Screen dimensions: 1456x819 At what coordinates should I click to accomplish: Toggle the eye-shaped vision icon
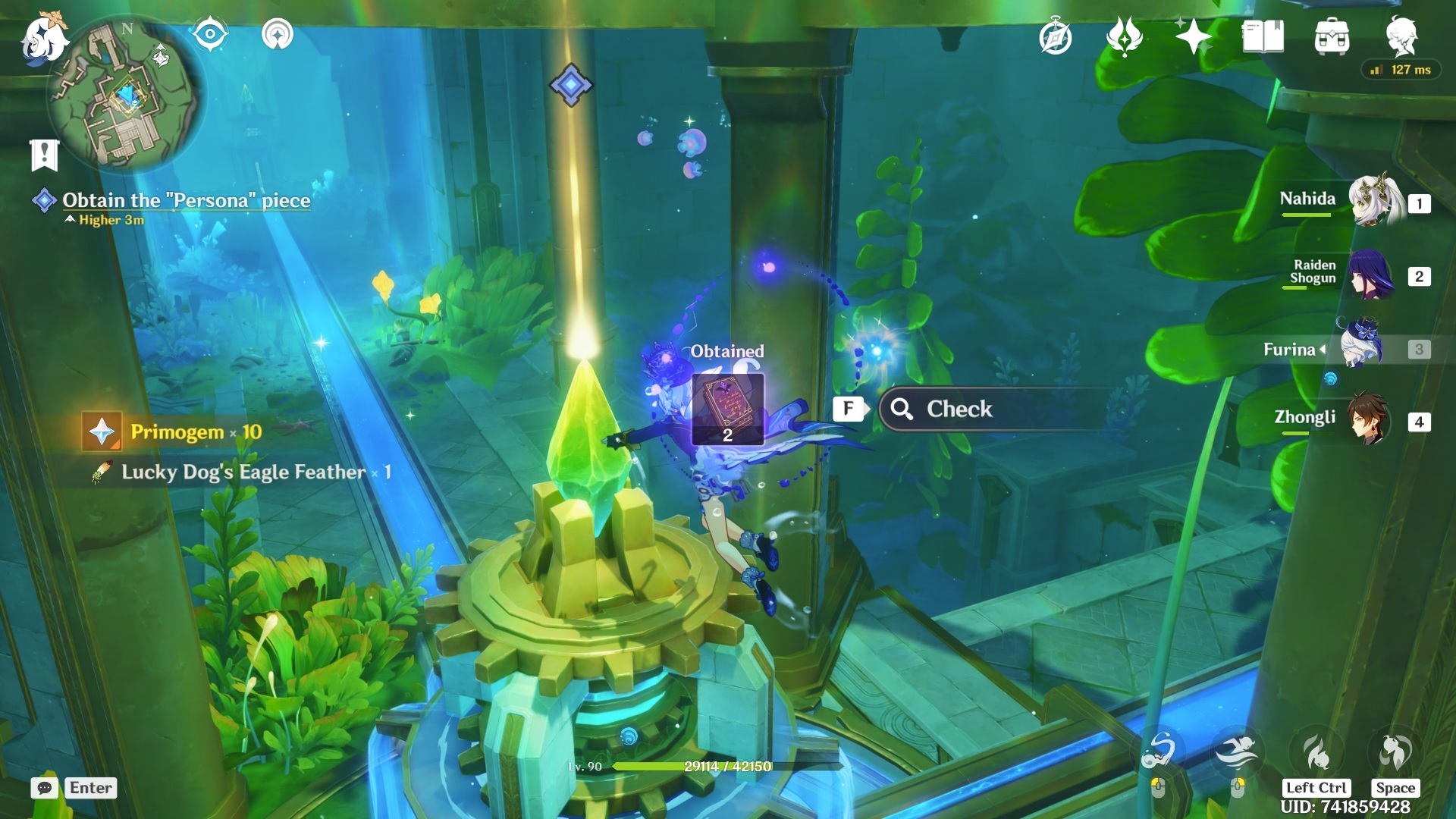(x=209, y=35)
